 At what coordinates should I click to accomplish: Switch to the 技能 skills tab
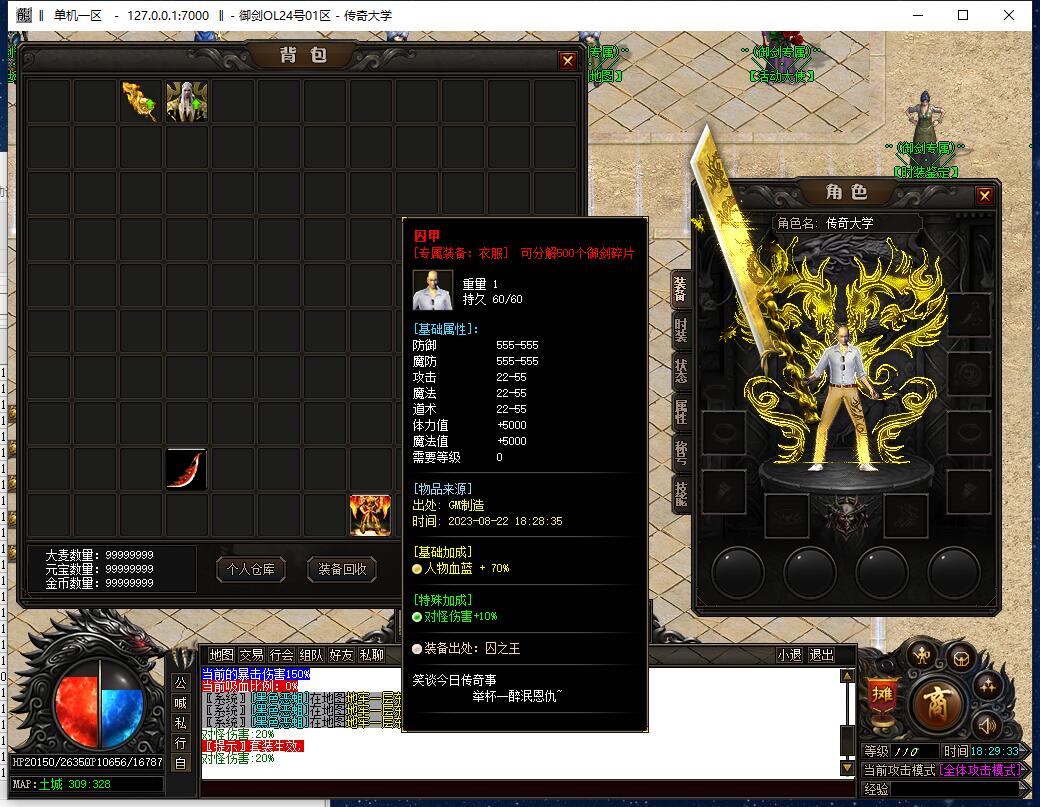point(680,493)
